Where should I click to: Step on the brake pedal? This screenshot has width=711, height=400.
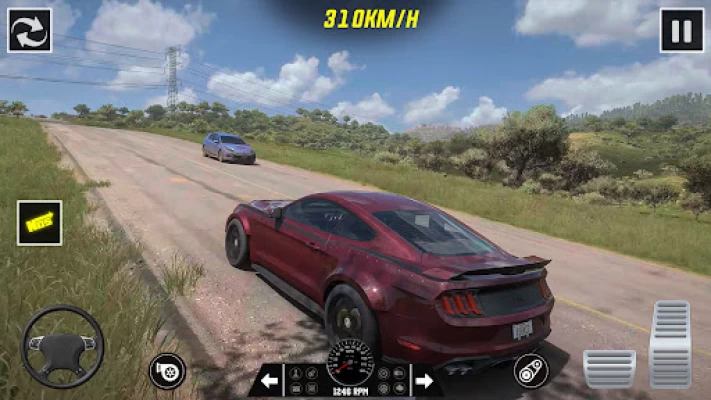pyautogui.click(x=609, y=368)
